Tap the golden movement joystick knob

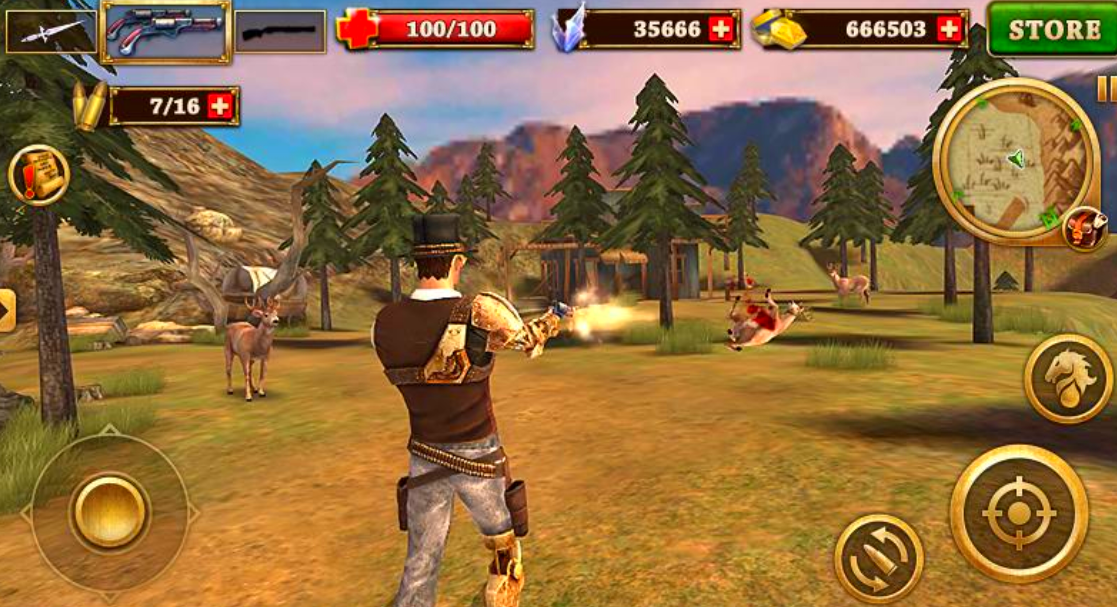(x=109, y=511)
